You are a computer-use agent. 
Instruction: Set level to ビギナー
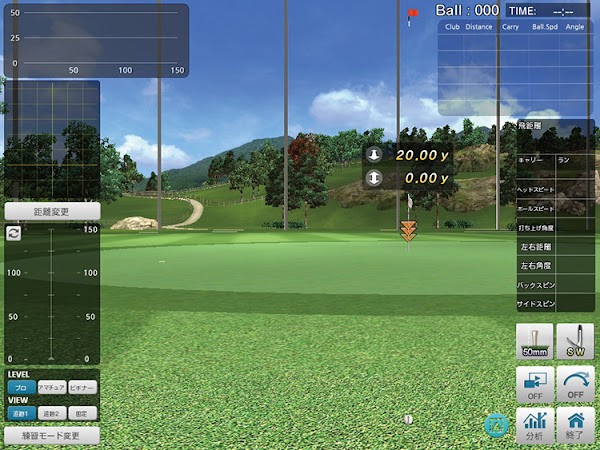pyautogui.click(x=83, y=387)
